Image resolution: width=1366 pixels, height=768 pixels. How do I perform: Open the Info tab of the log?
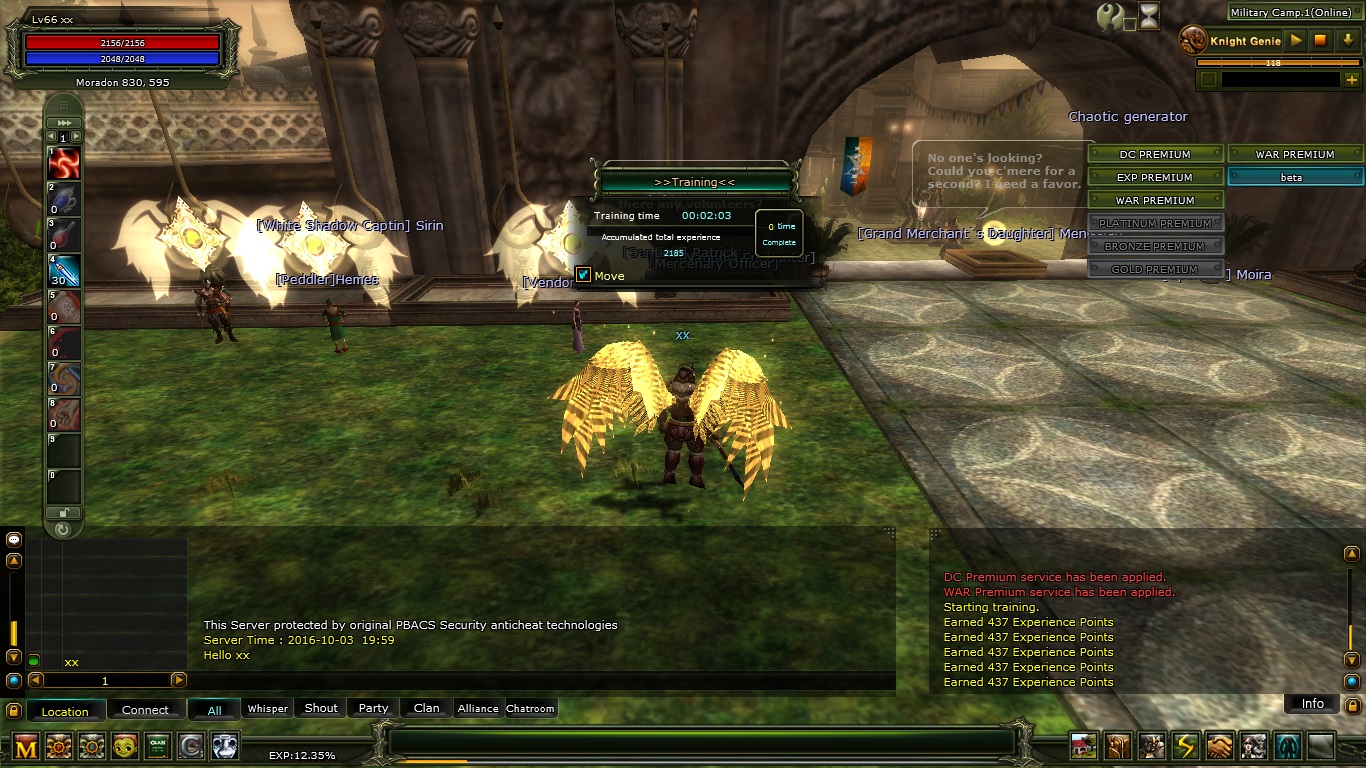1312,704
